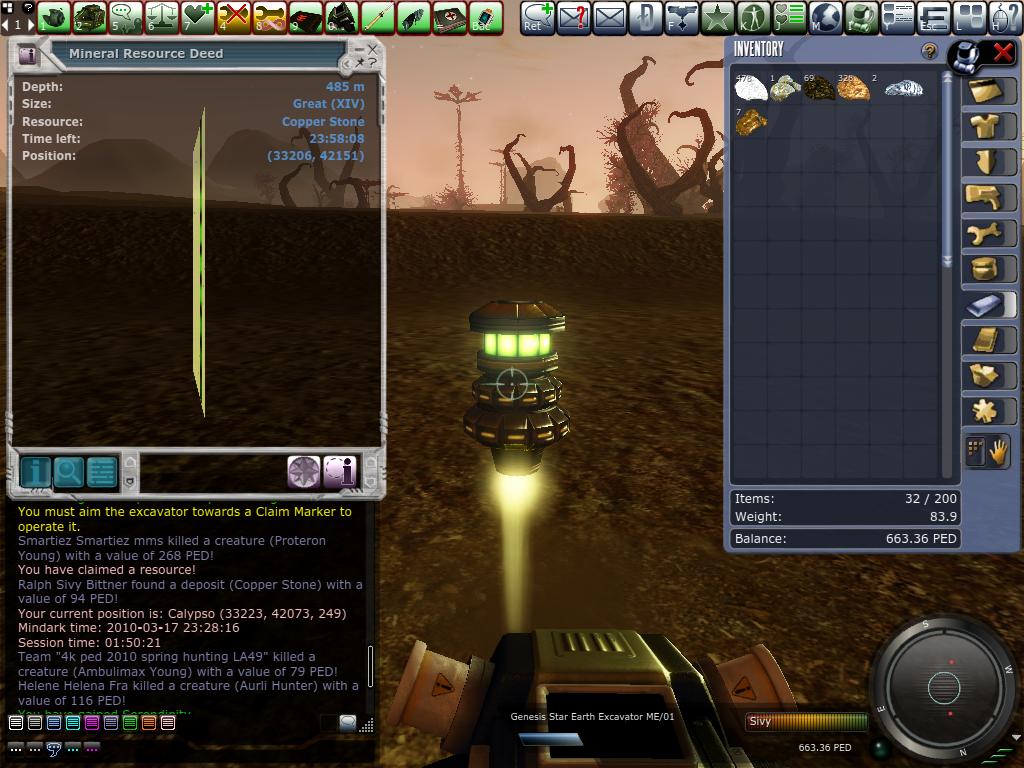Click the Items count row at inventory bottom

(845, 498)
